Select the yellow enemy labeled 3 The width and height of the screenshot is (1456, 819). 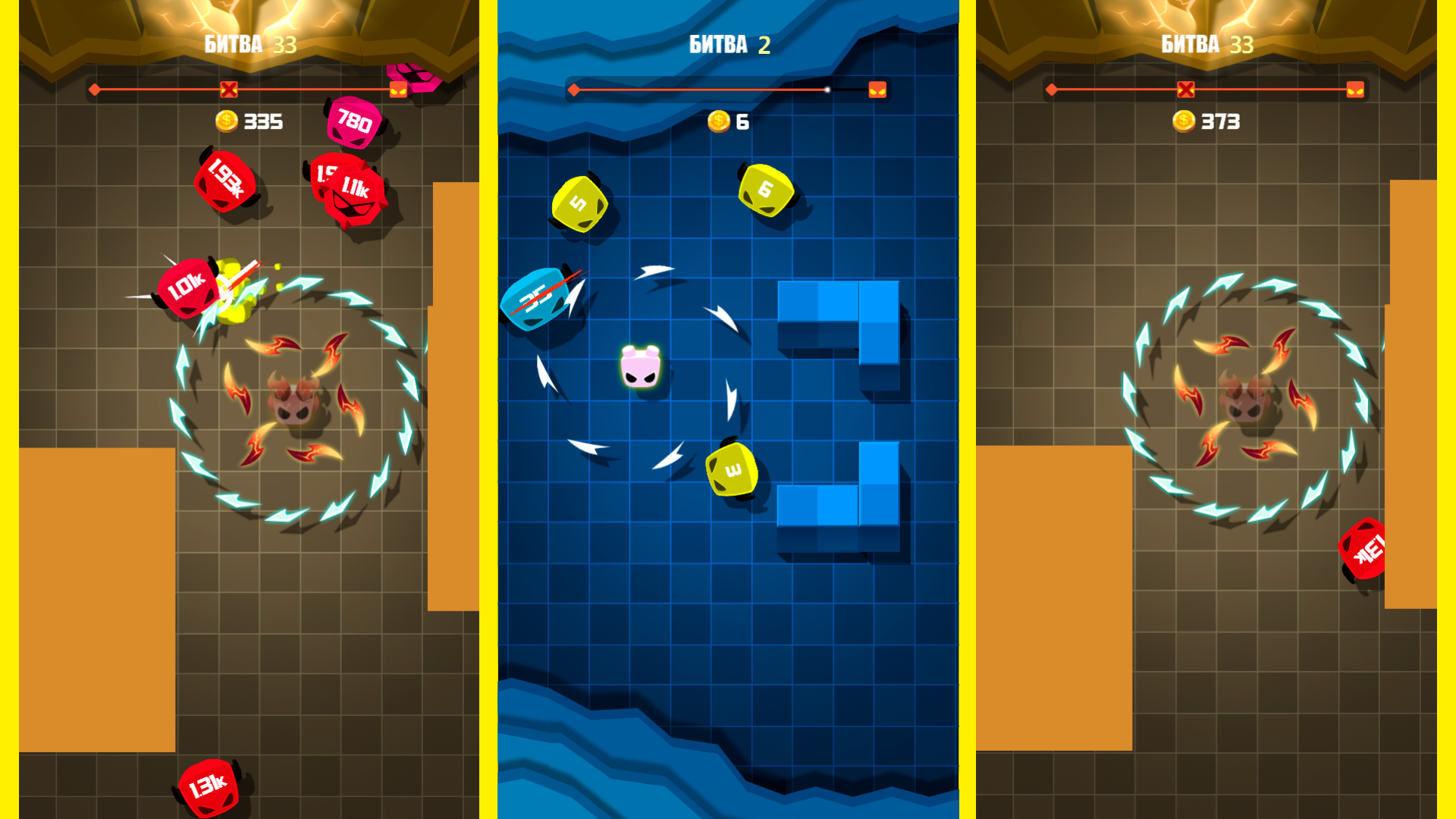[730, 470]
